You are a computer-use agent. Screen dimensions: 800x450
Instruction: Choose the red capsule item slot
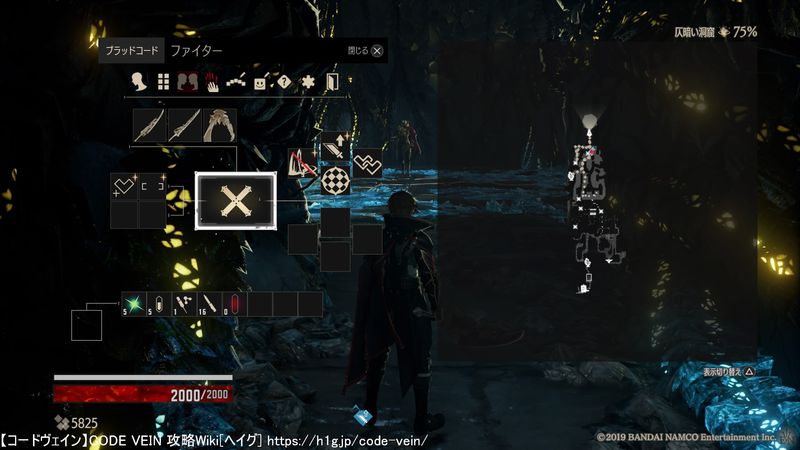235,304
